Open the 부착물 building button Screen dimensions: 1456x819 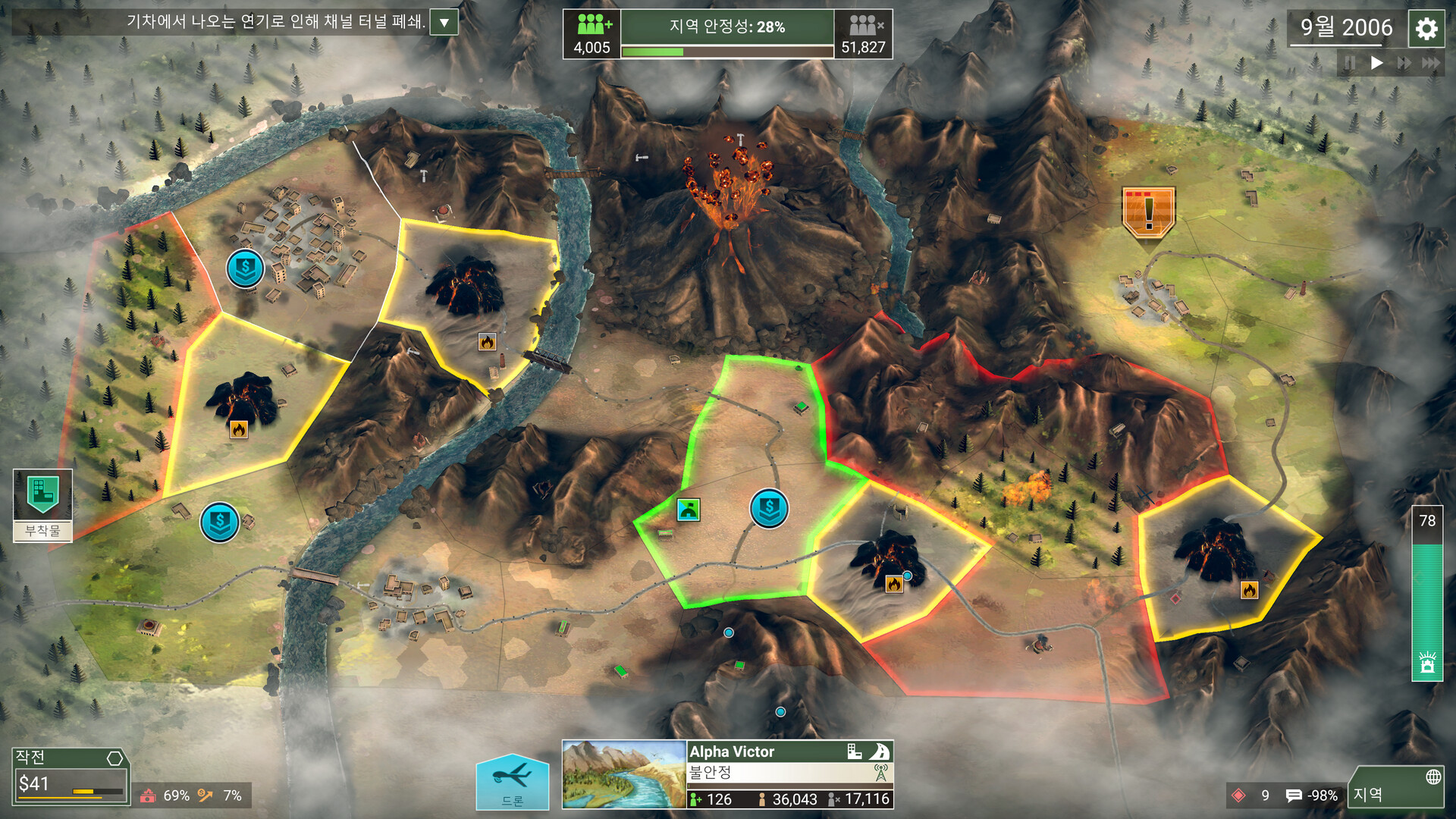(43, 504)
